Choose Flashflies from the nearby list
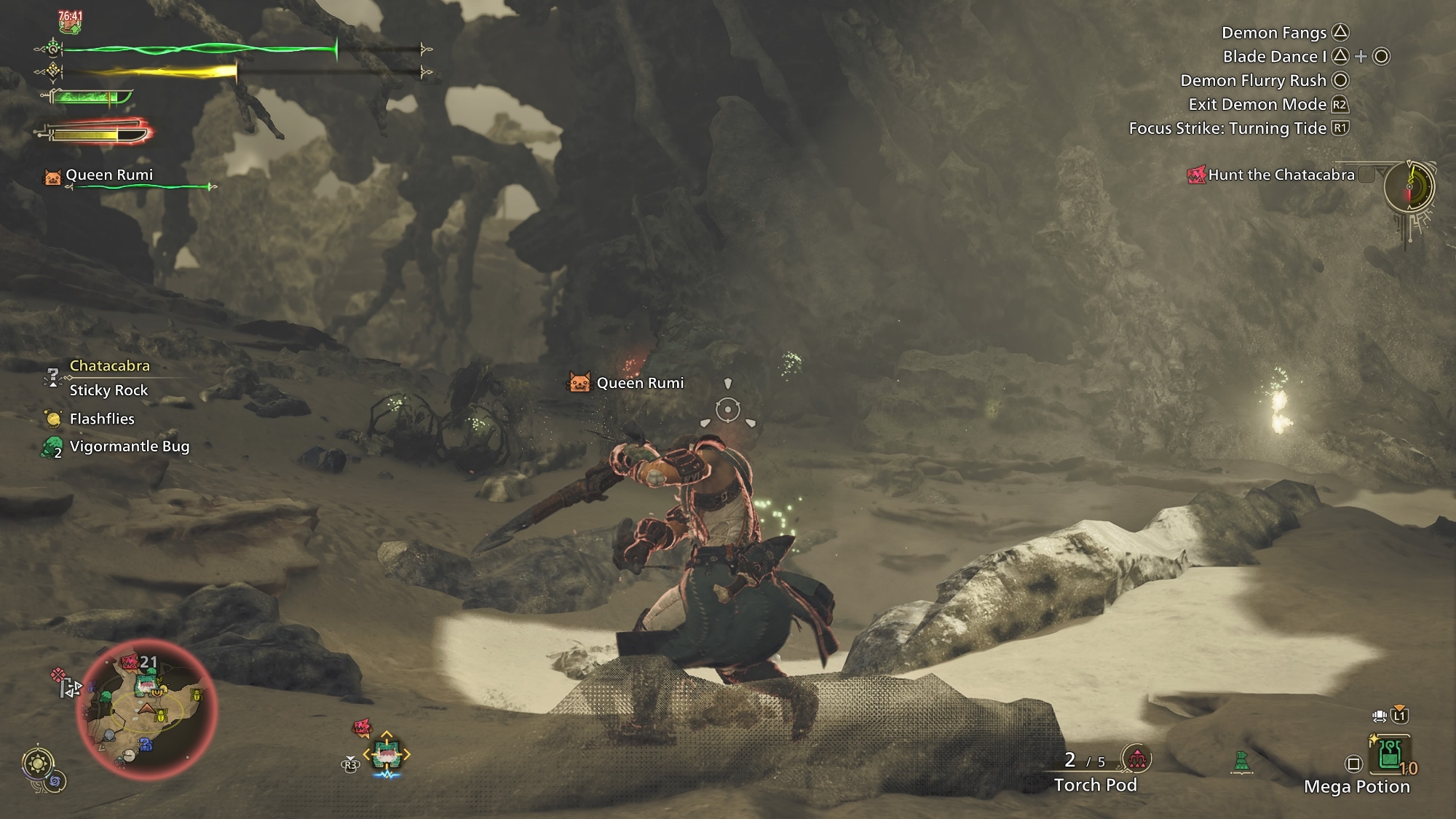 (102, 419)
